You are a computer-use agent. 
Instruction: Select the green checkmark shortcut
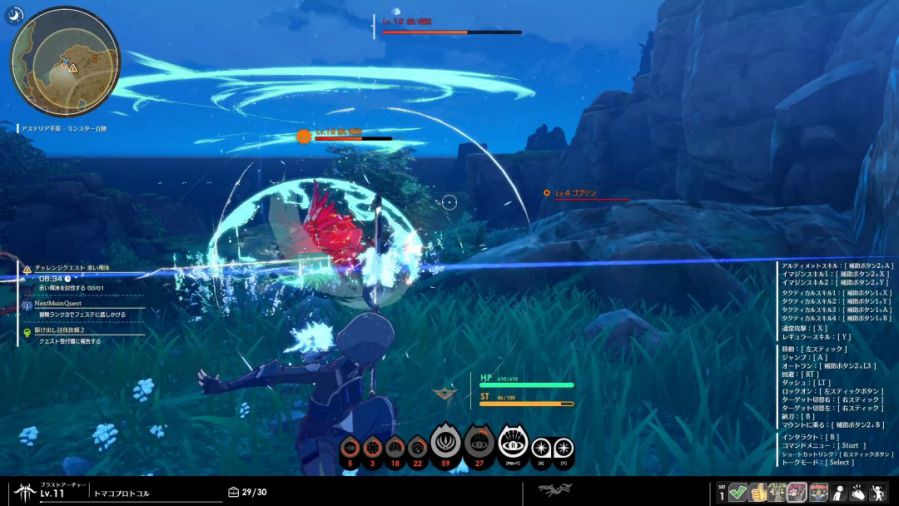tap(738, 491)
